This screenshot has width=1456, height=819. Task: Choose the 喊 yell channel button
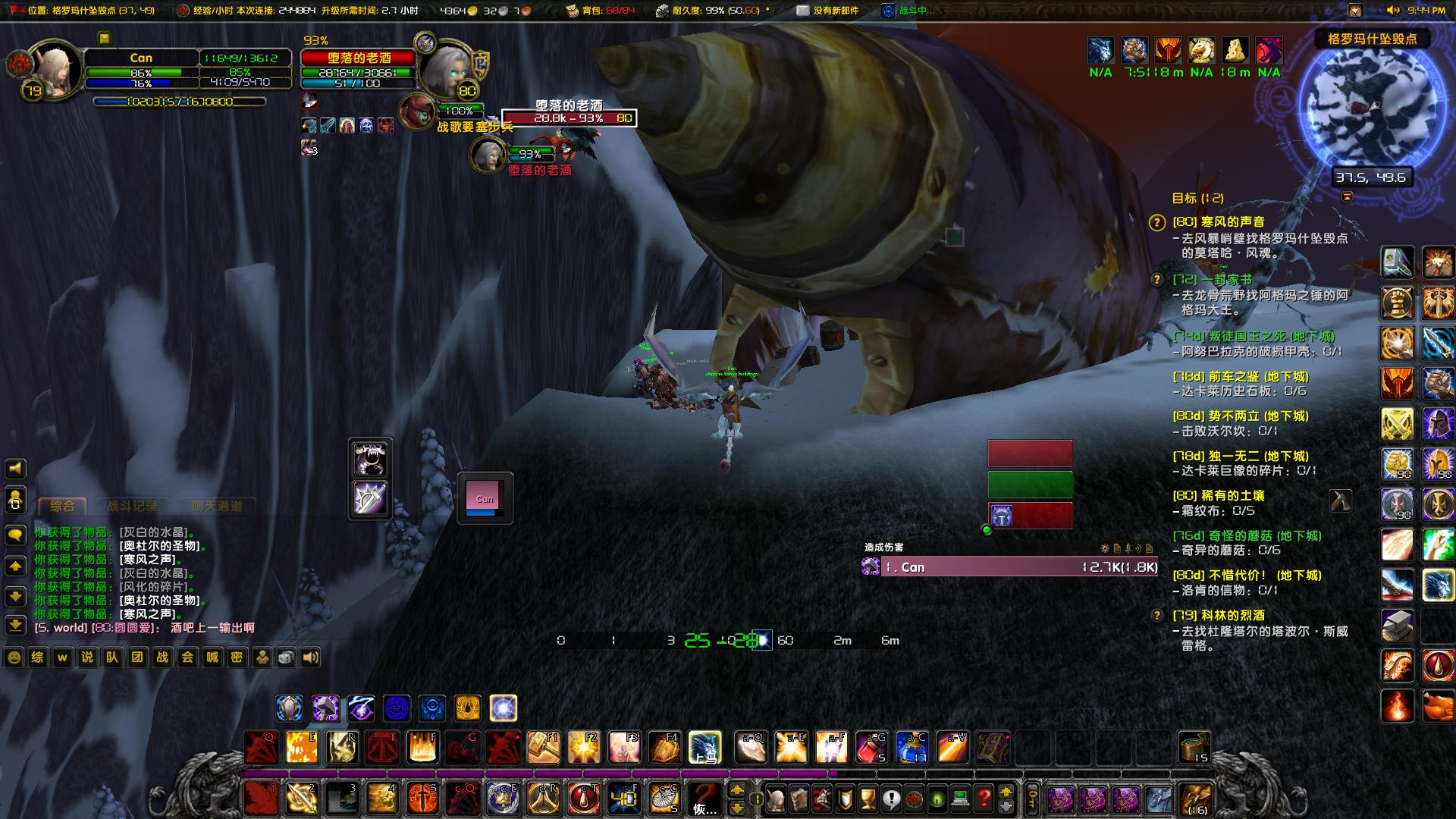click(x=212, y=657)
